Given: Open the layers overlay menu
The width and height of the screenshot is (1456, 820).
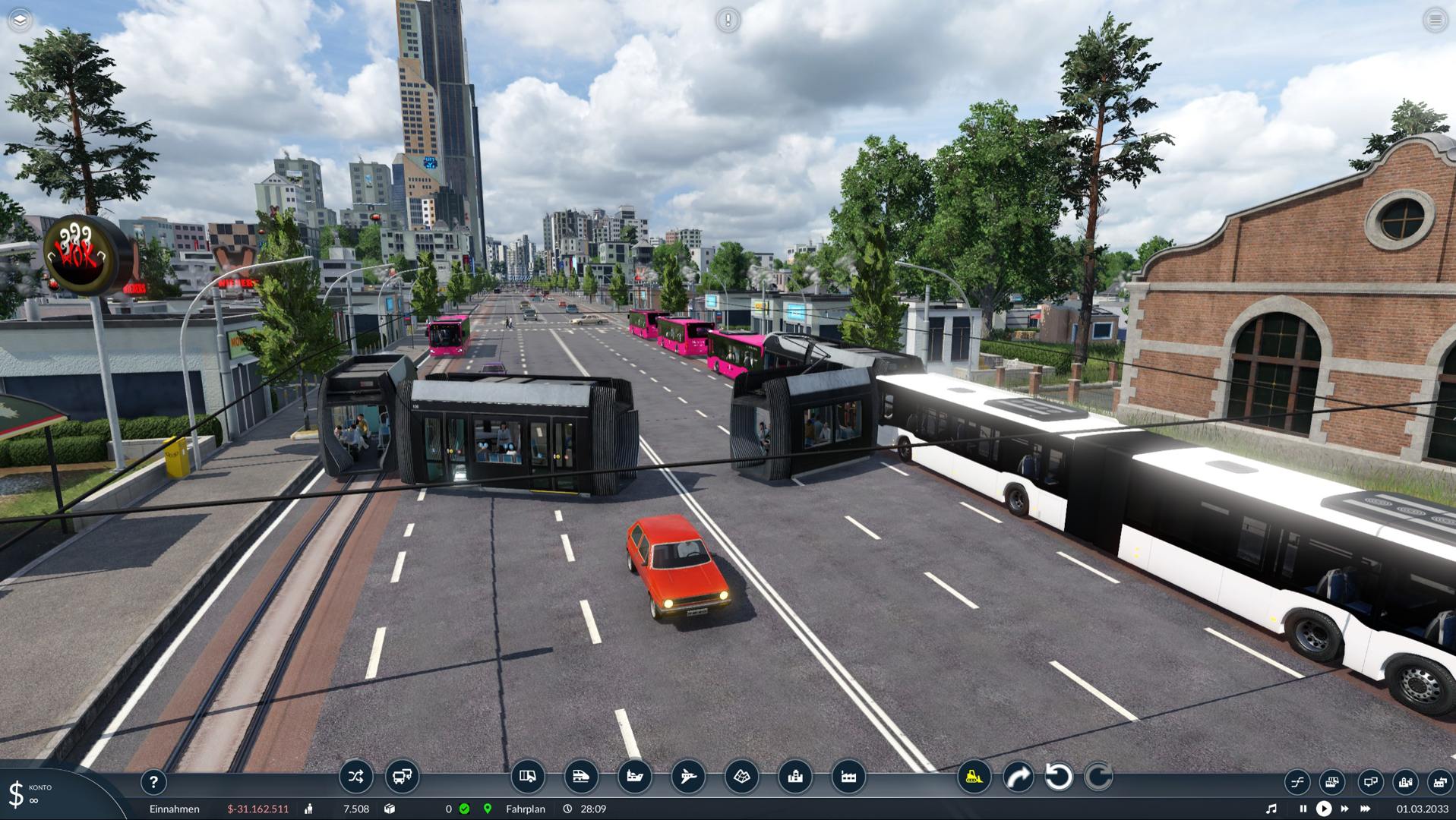Looking at the screenshot, I should tap(21, 20).
